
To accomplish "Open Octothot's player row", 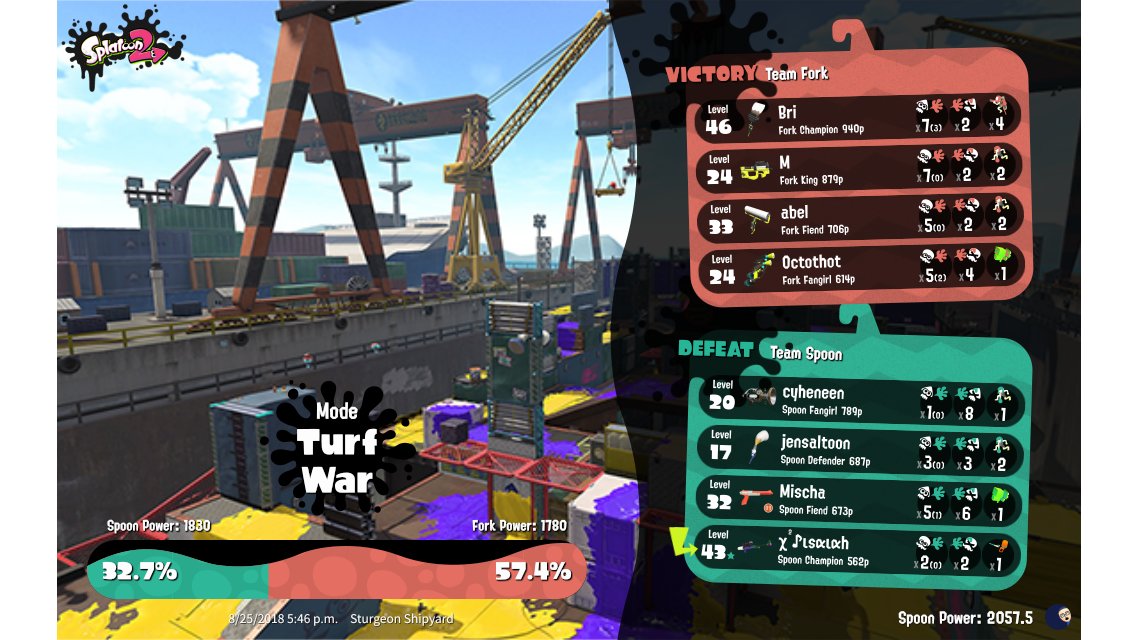I will coord(858,270).
